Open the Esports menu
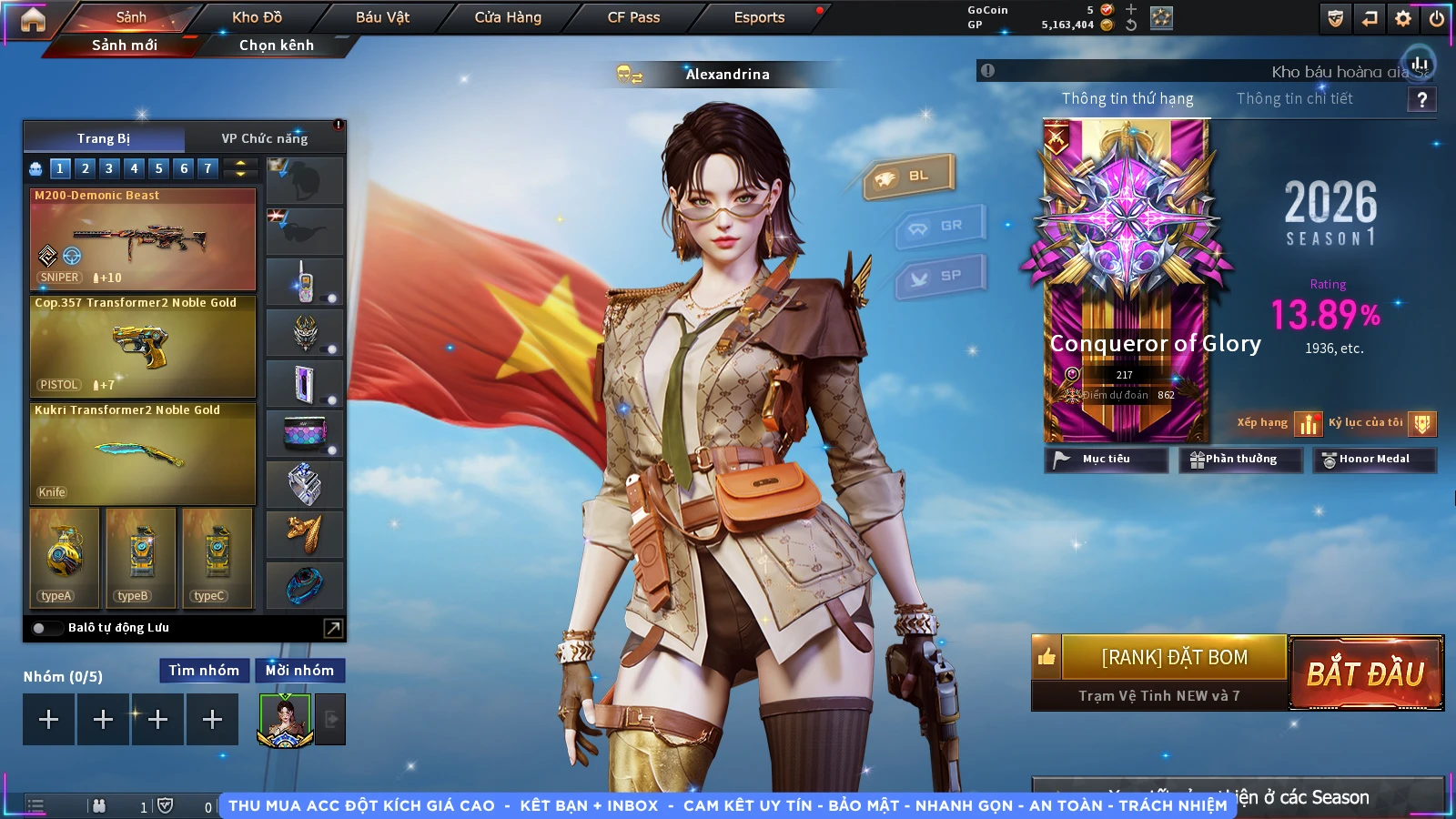This screenshot has width=1456, height=819. pyautogui.click(x=759, y=17)
